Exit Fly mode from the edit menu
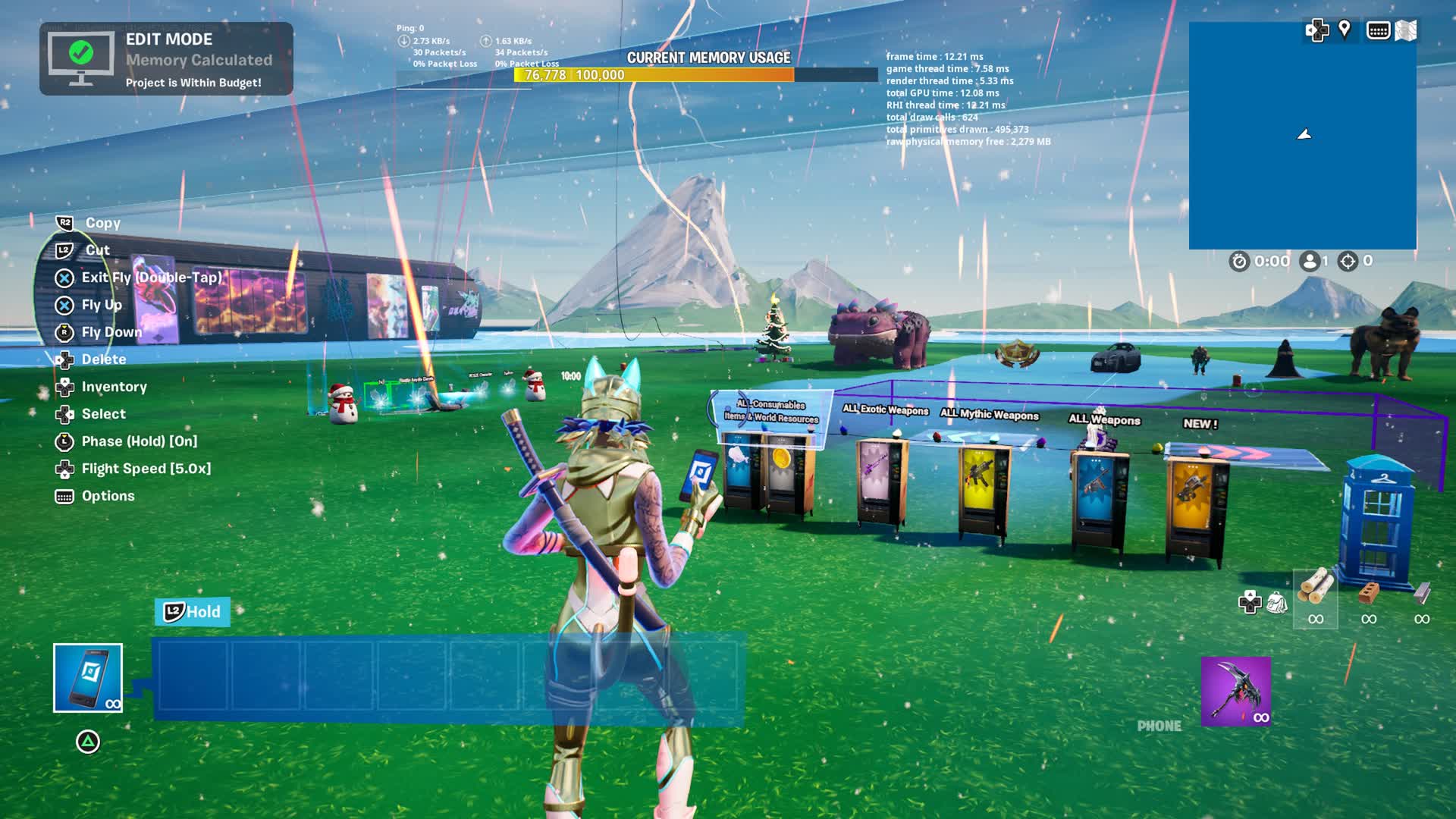The height and width of the screenshot is (819, 1456). 152,278
